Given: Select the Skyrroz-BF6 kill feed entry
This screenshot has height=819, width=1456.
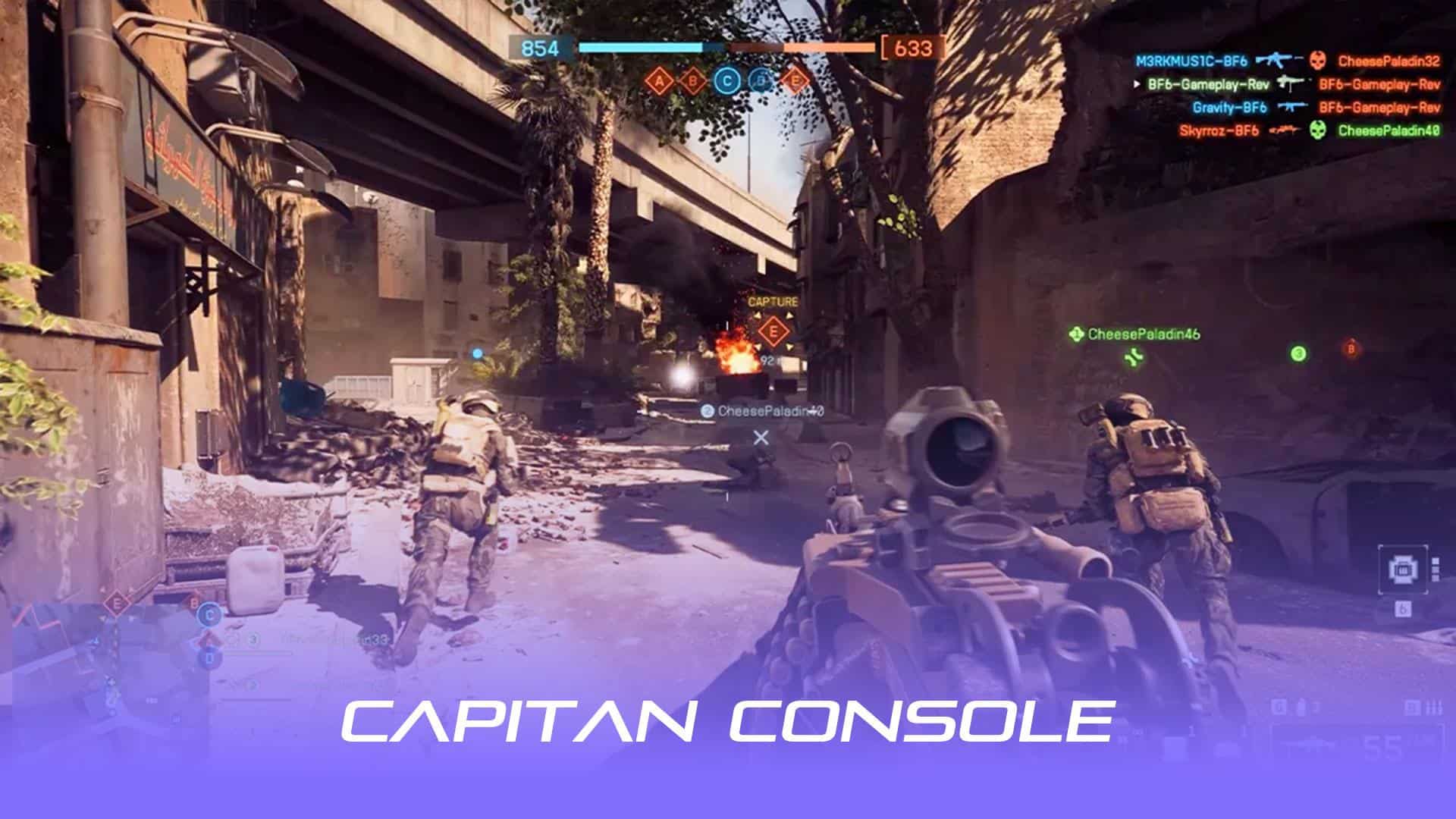Looking at the screenshot, I should tap(1219, 131).
